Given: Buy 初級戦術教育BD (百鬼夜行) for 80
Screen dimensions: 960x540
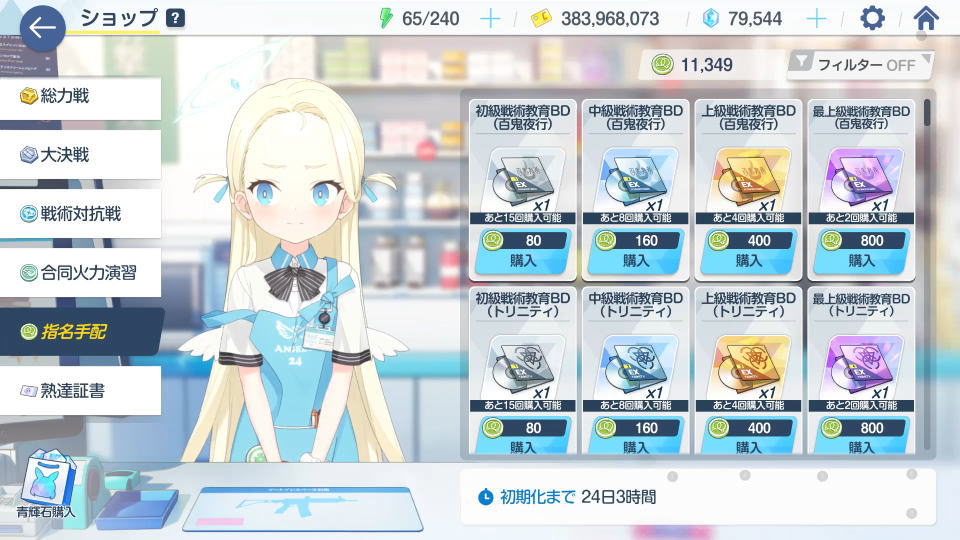Looking at the screenshot, I should pos(523,250).
